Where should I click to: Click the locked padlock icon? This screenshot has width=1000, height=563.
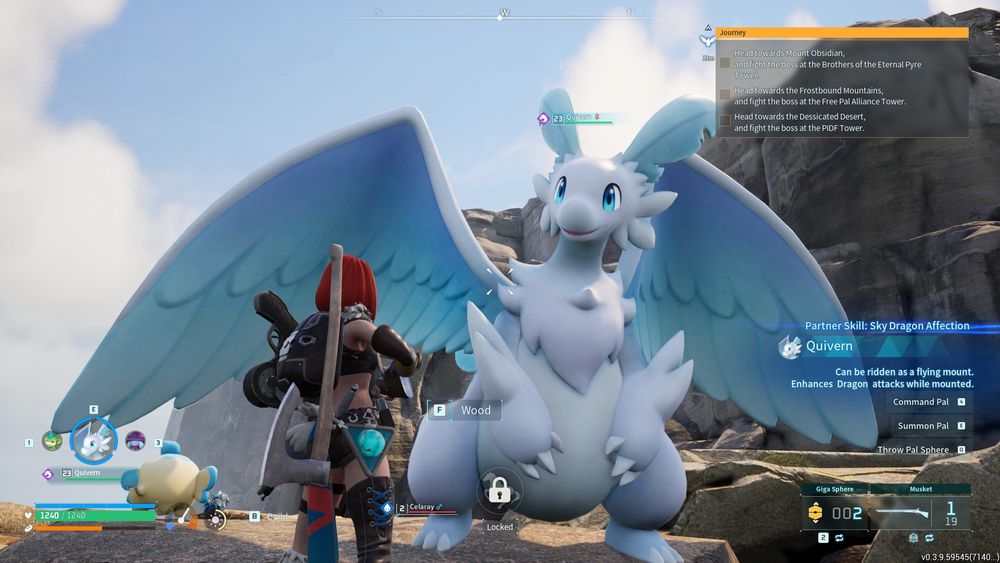point(497,491)
